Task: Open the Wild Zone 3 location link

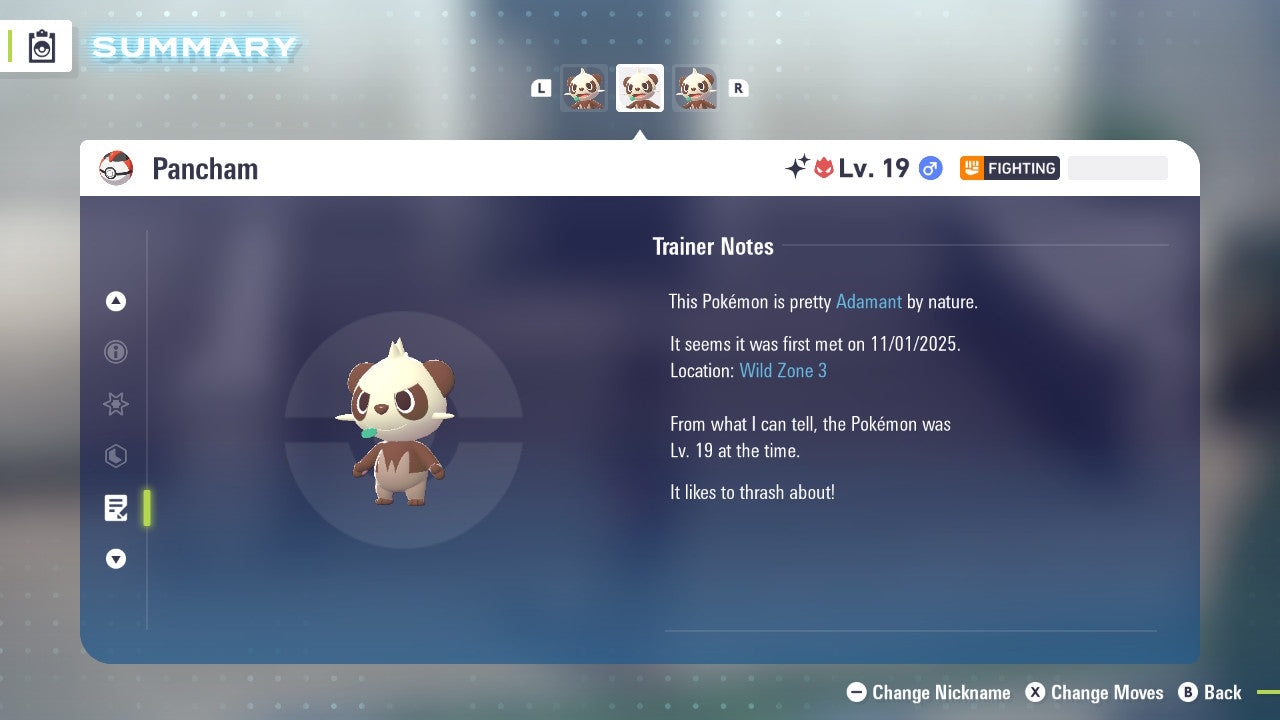Action: 783,370
